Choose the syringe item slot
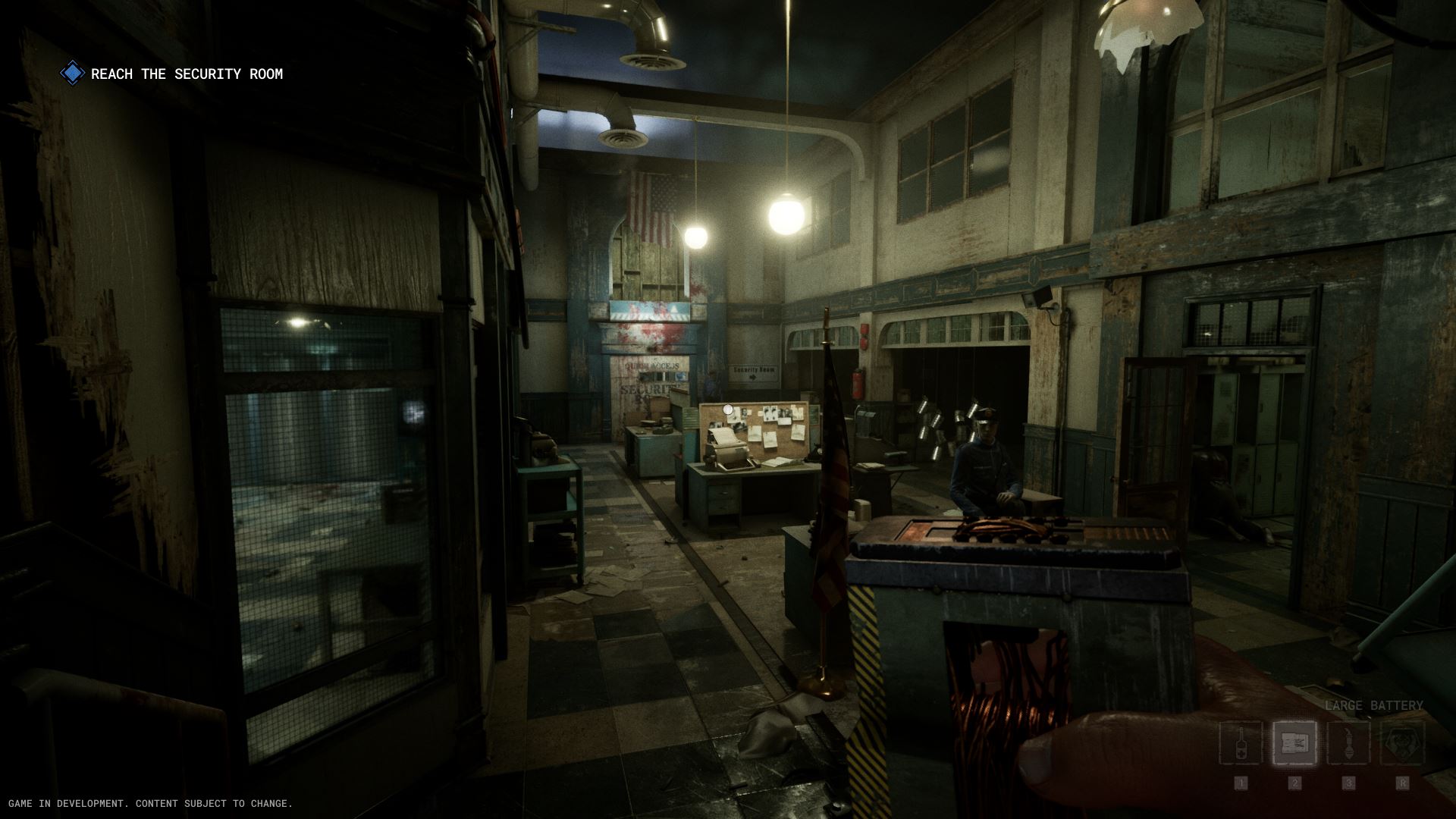1456x819 pixels. [1348, 743]
